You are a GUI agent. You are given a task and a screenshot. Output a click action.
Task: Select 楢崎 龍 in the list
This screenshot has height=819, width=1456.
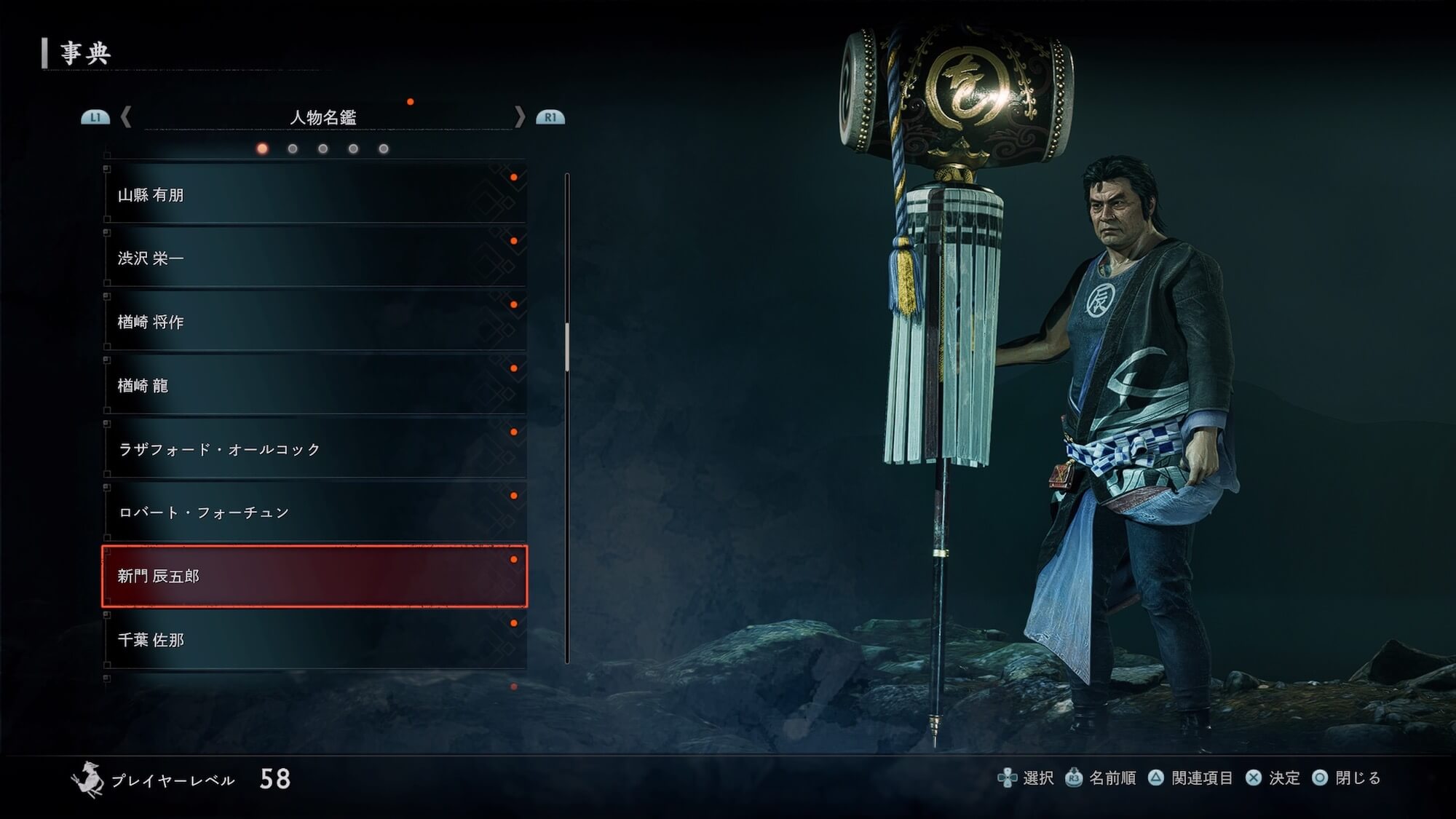(314, 385)
